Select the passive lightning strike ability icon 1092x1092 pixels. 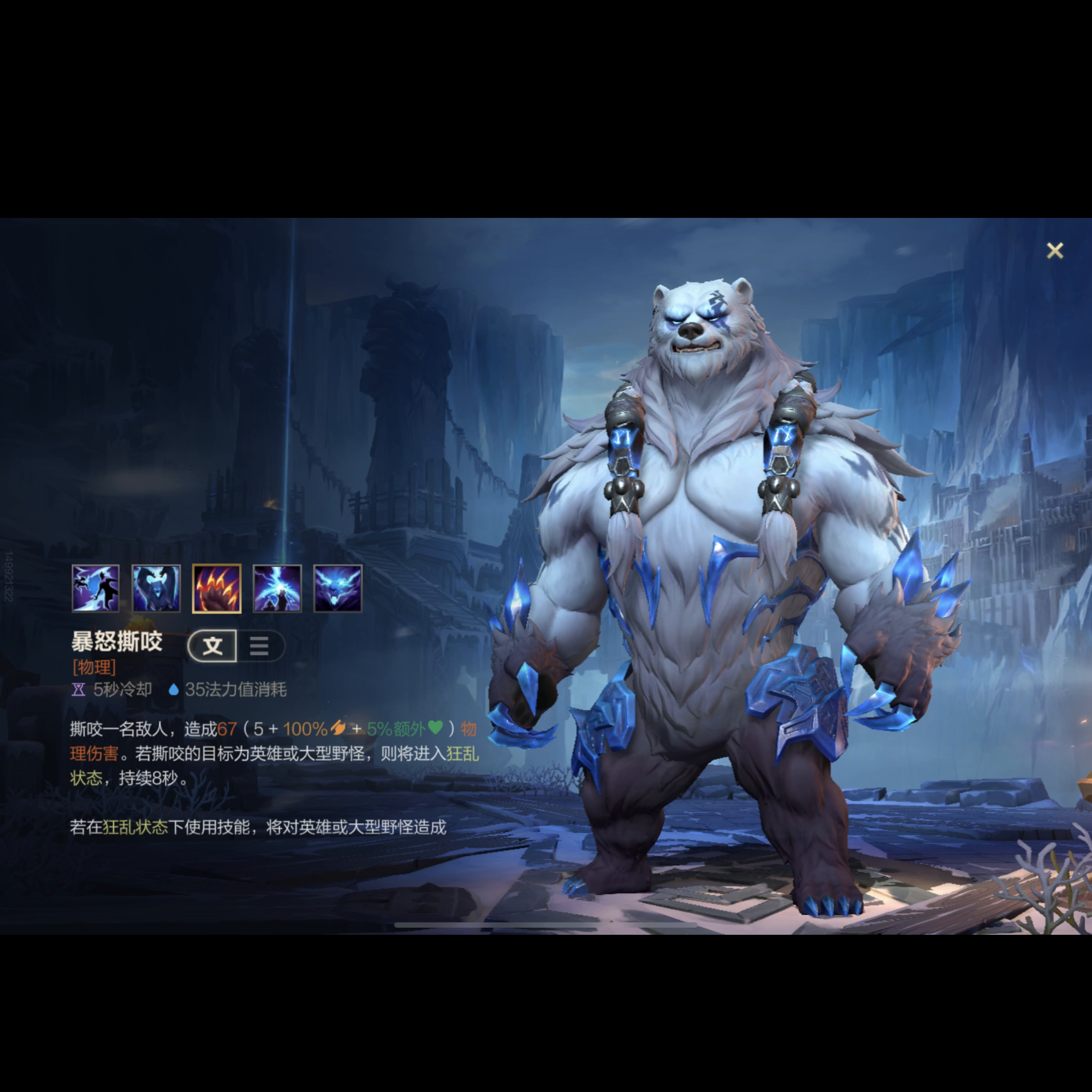point(96,588)
